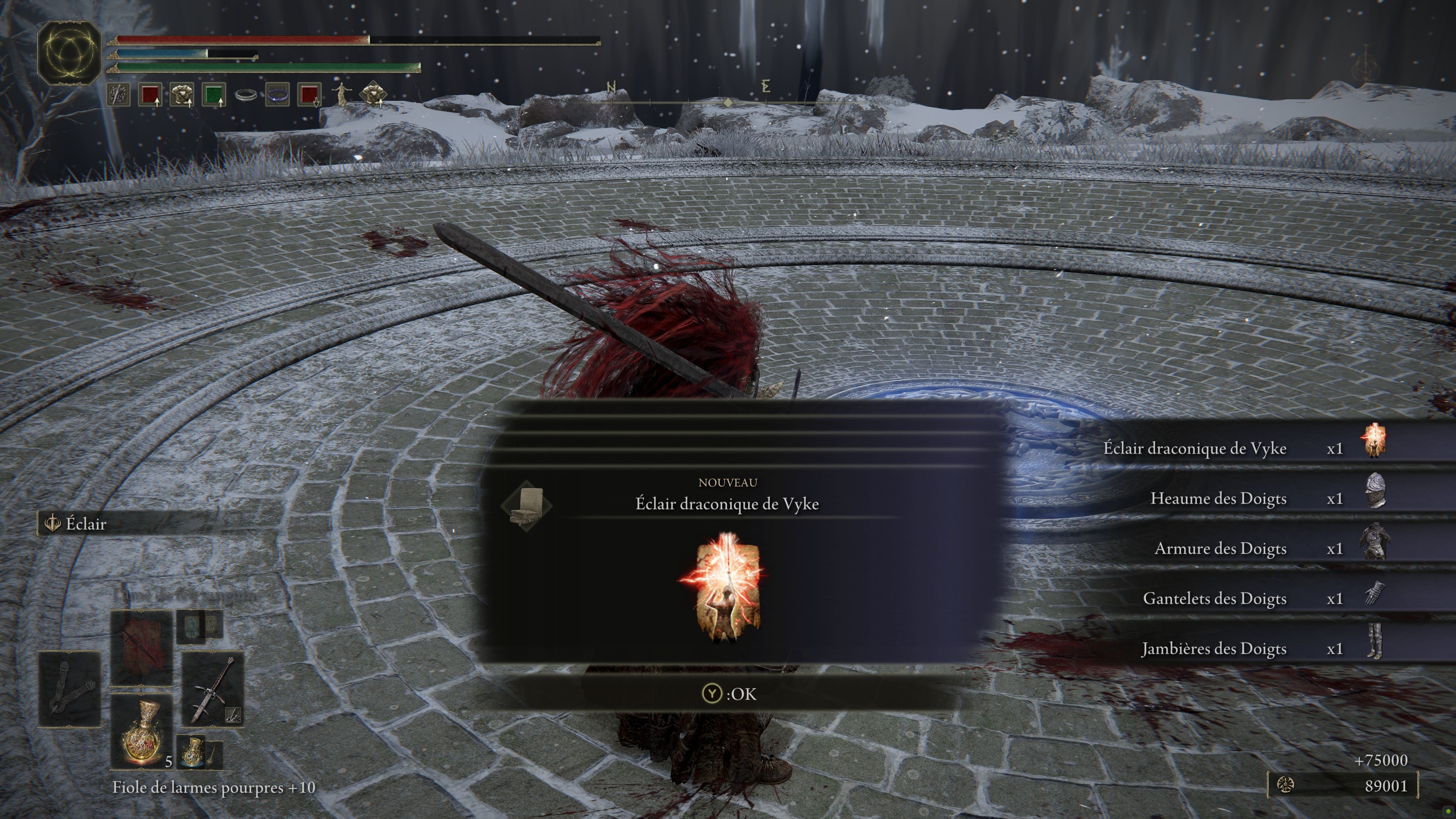This screenshot has width=1456, height=819.
Task: Click the great rune emblem in the HUD
Action: point(69,53)
